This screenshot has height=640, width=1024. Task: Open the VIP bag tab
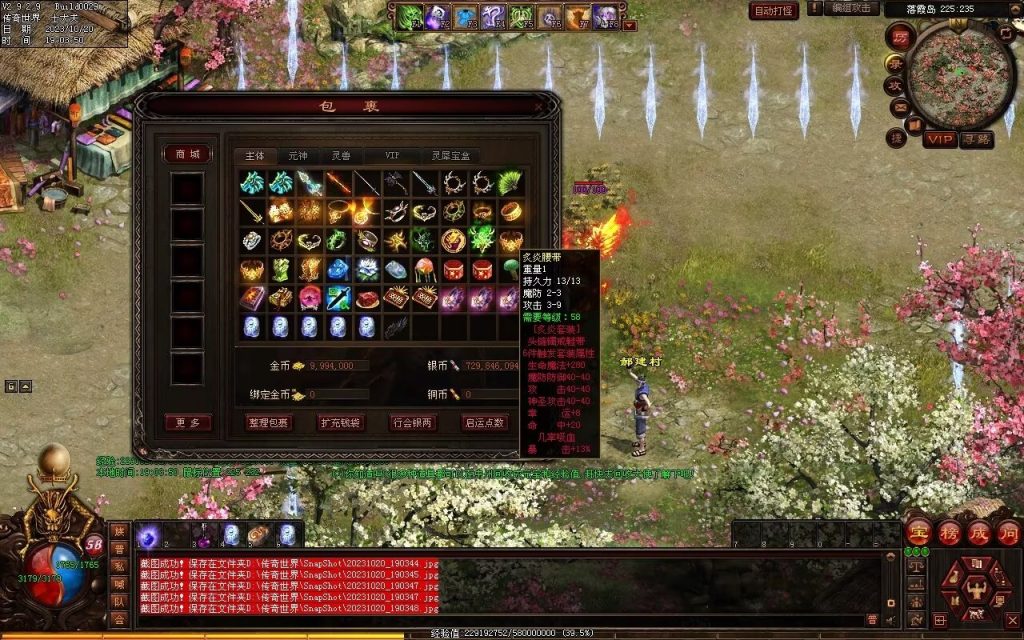[x=392, y=156]
